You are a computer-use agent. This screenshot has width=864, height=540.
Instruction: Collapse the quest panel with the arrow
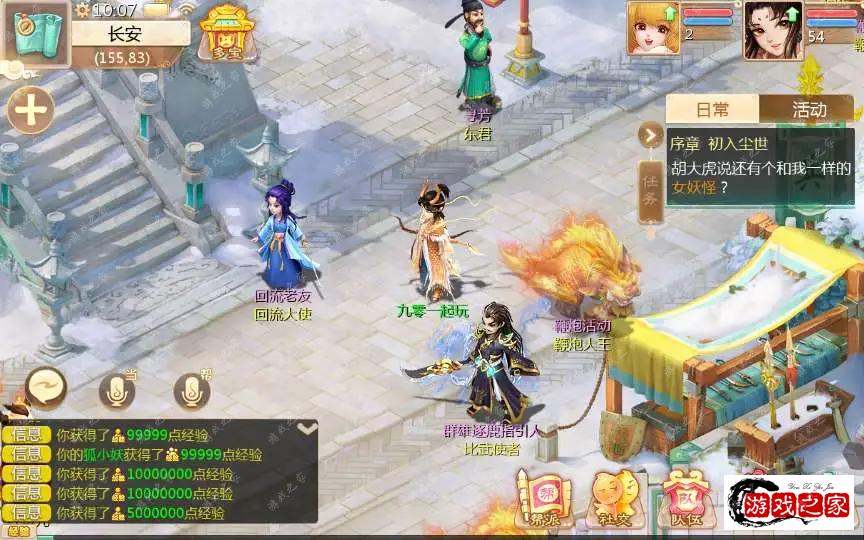[x=651, y=135]
